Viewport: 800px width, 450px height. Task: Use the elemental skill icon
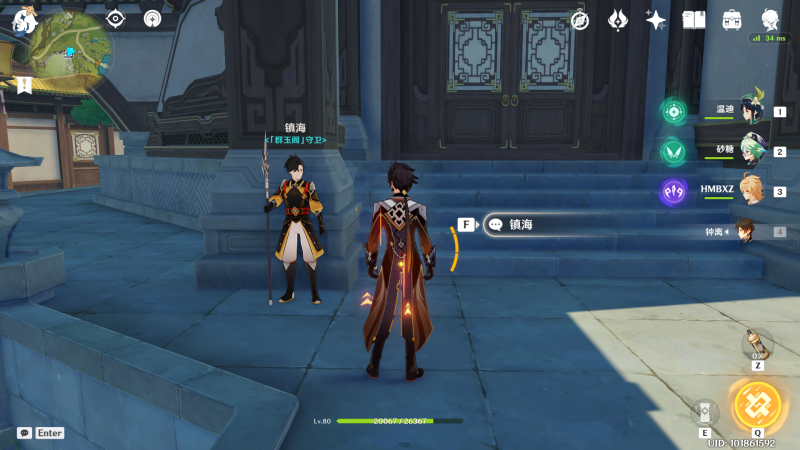point(705,411)
